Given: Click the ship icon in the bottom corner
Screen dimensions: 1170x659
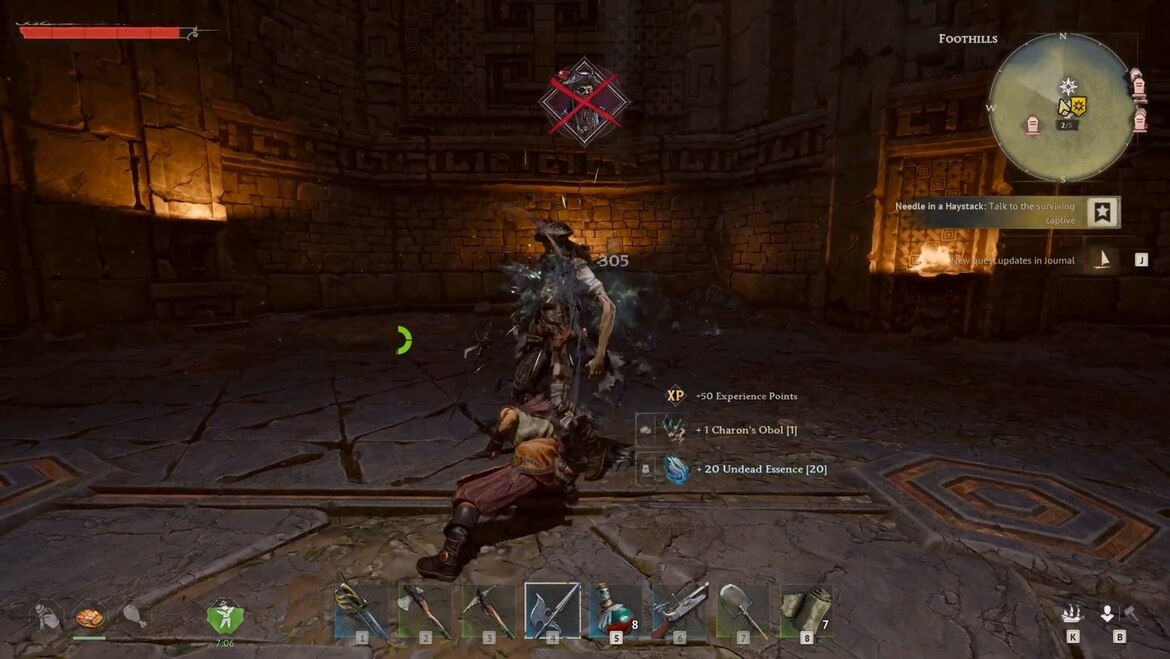Looking at the screenshot, I should (1072, 614).
